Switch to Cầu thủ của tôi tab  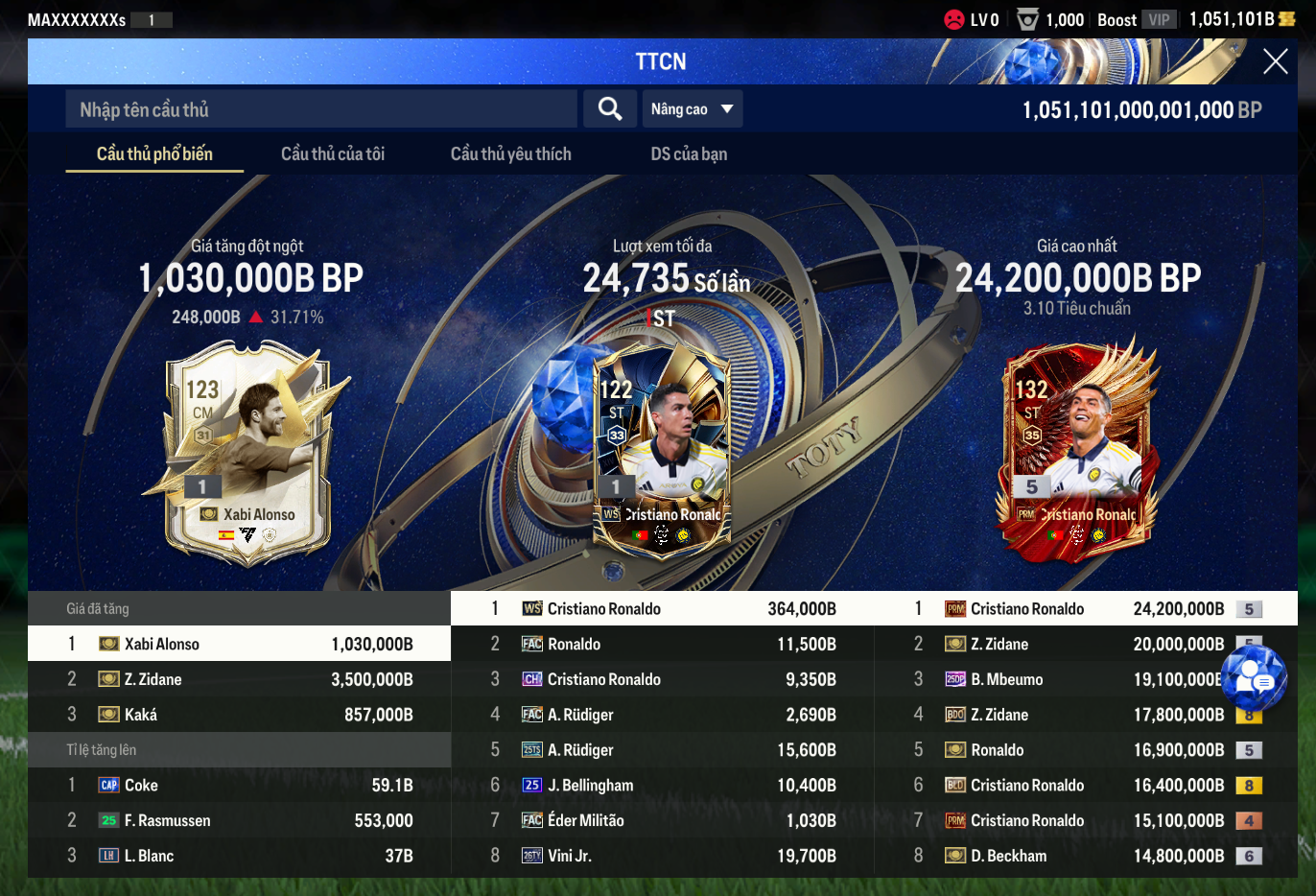click(x=332, y=153)
